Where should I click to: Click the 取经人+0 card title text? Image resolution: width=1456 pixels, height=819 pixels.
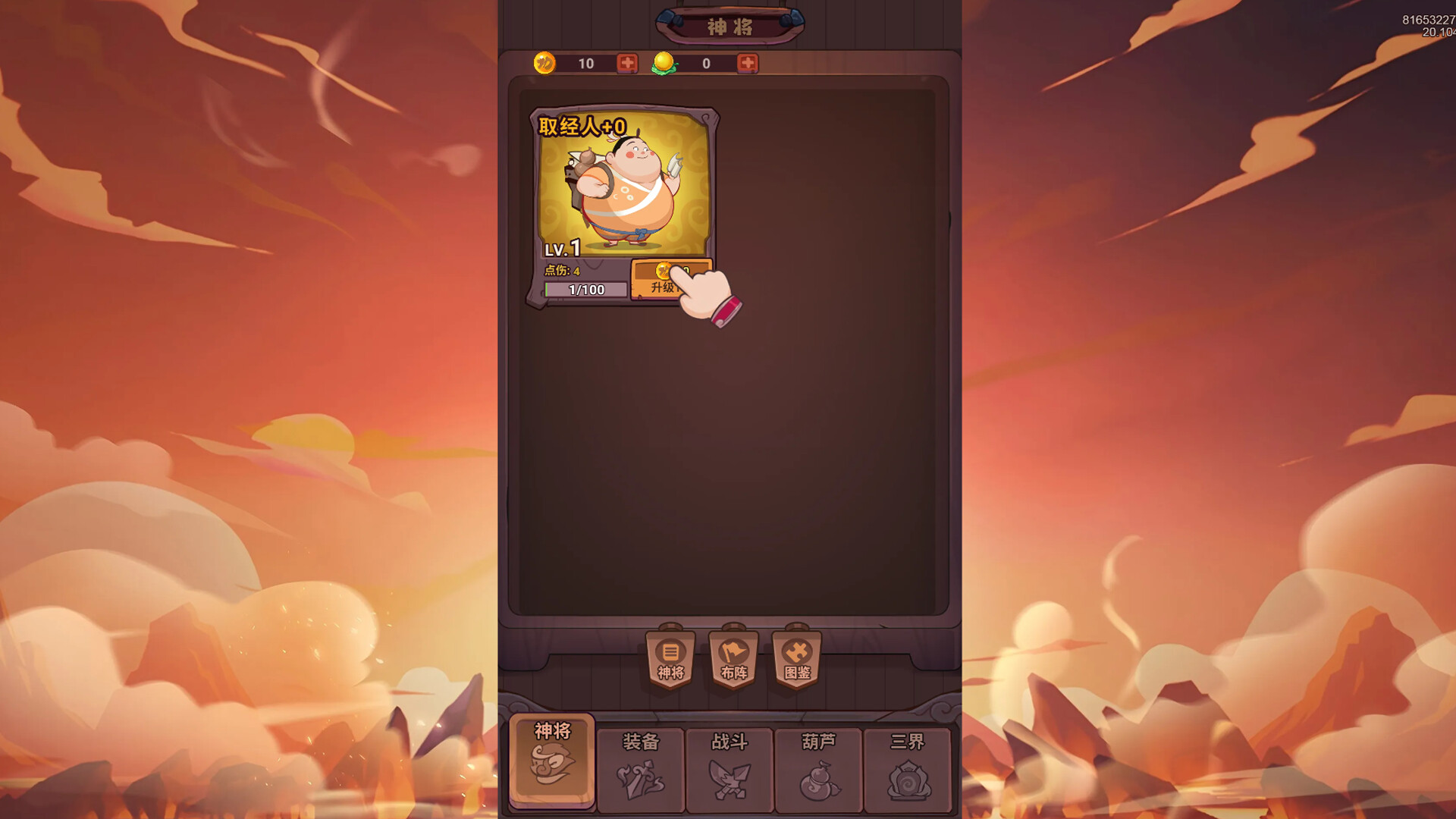579,124
